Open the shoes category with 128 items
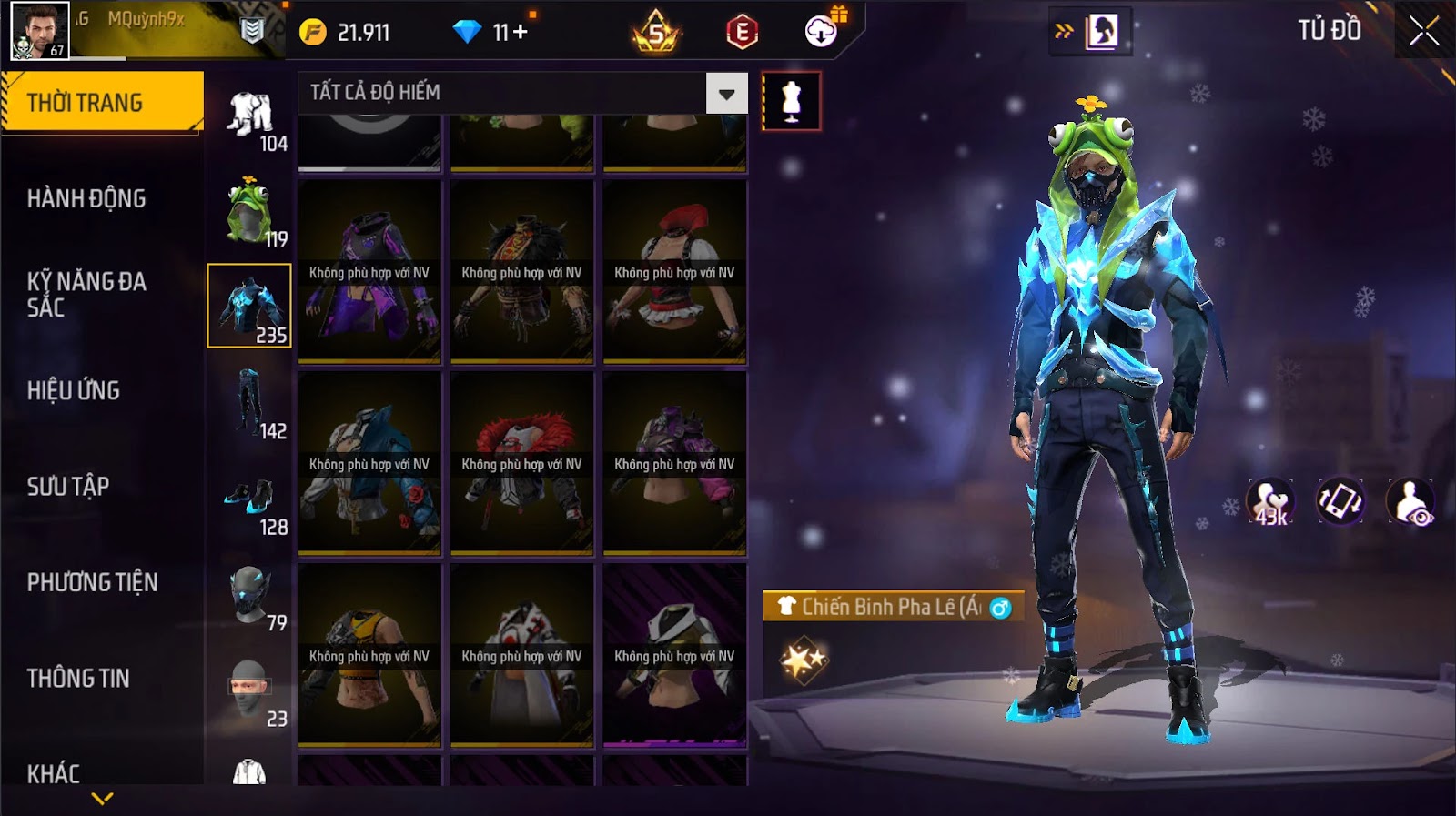Viewport: 1456px width, 816px height. 249,499
